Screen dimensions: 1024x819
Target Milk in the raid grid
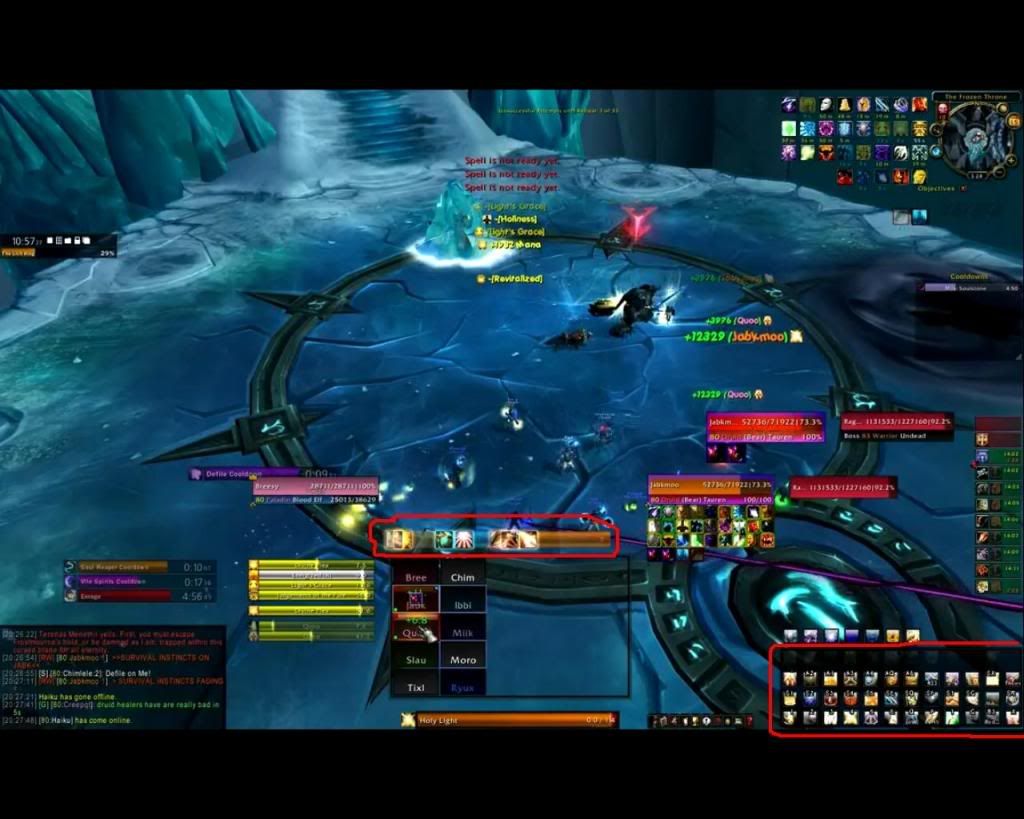coord(462,633)
